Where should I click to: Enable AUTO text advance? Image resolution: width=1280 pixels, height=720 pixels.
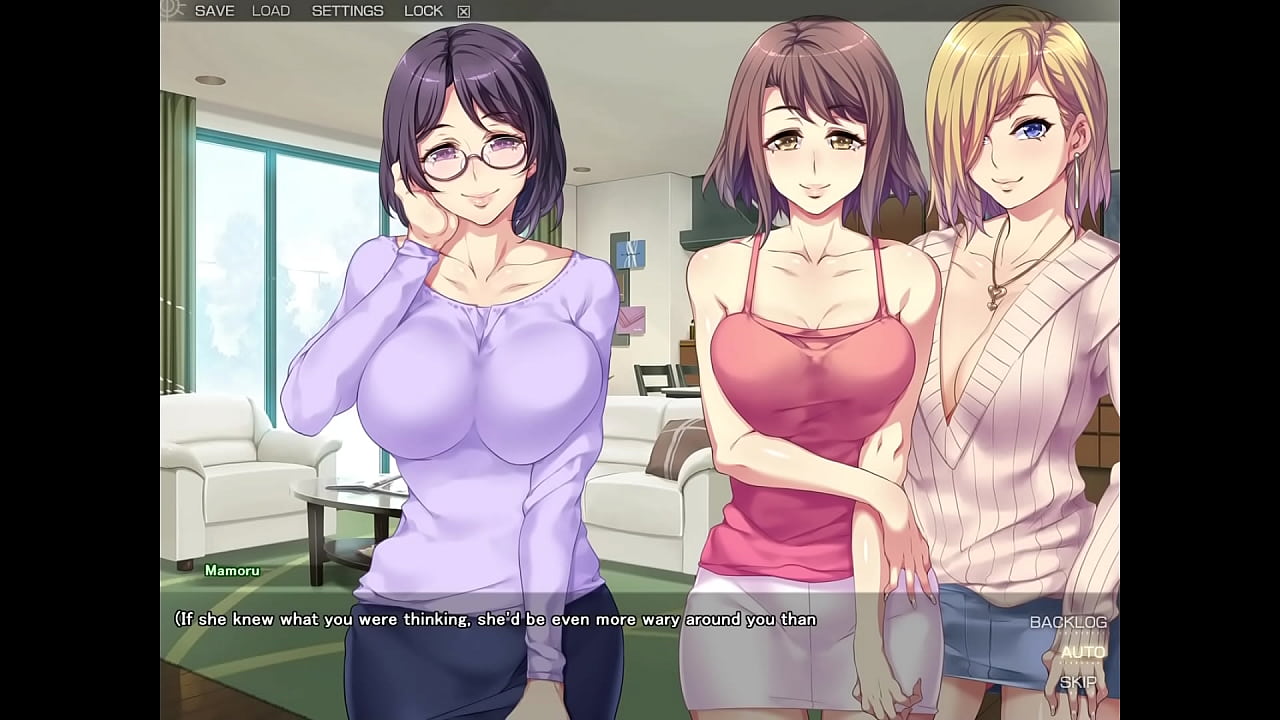click(x=1083, y=652)
